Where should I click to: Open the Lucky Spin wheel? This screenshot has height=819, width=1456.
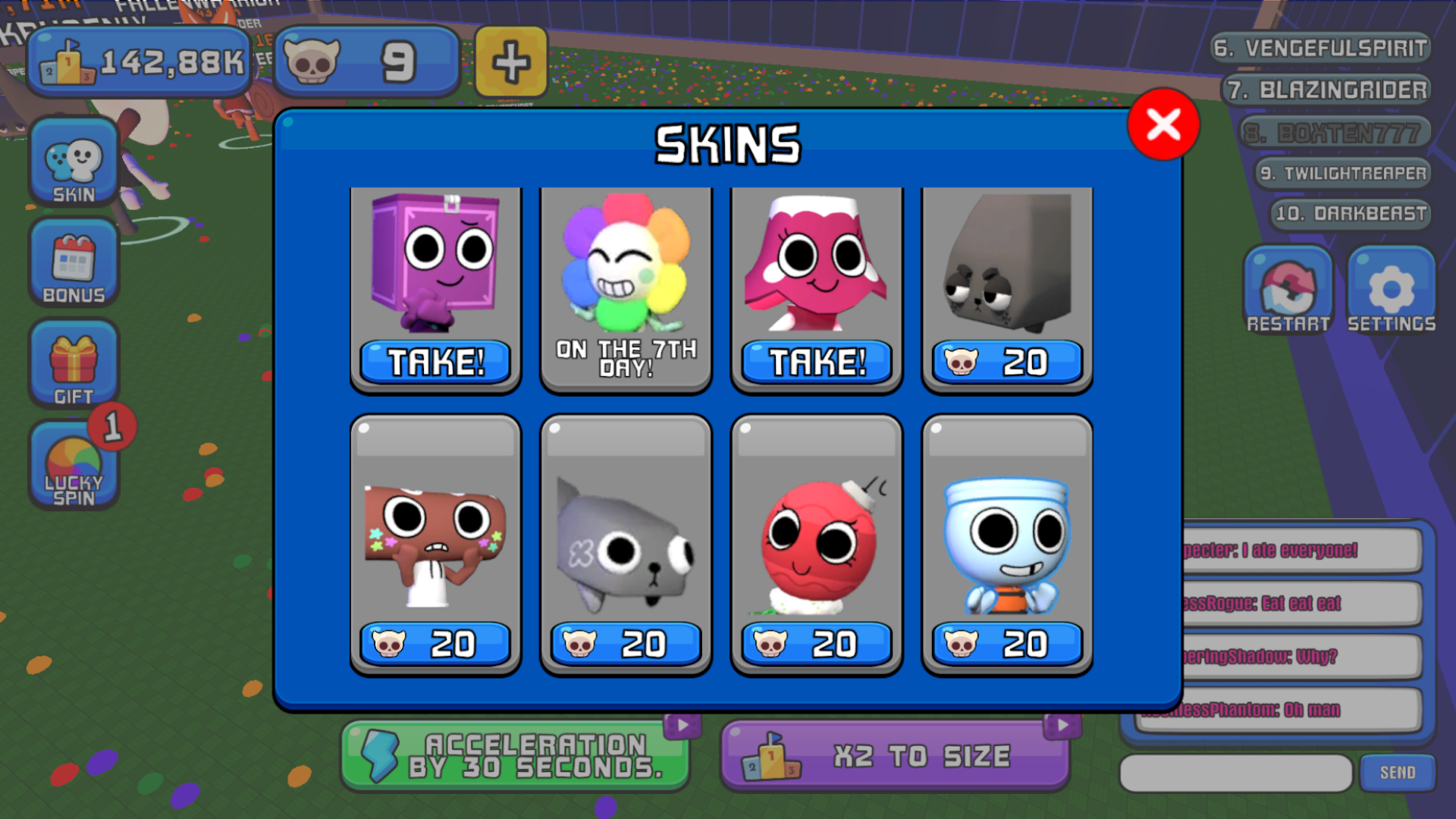pos(73,466)
